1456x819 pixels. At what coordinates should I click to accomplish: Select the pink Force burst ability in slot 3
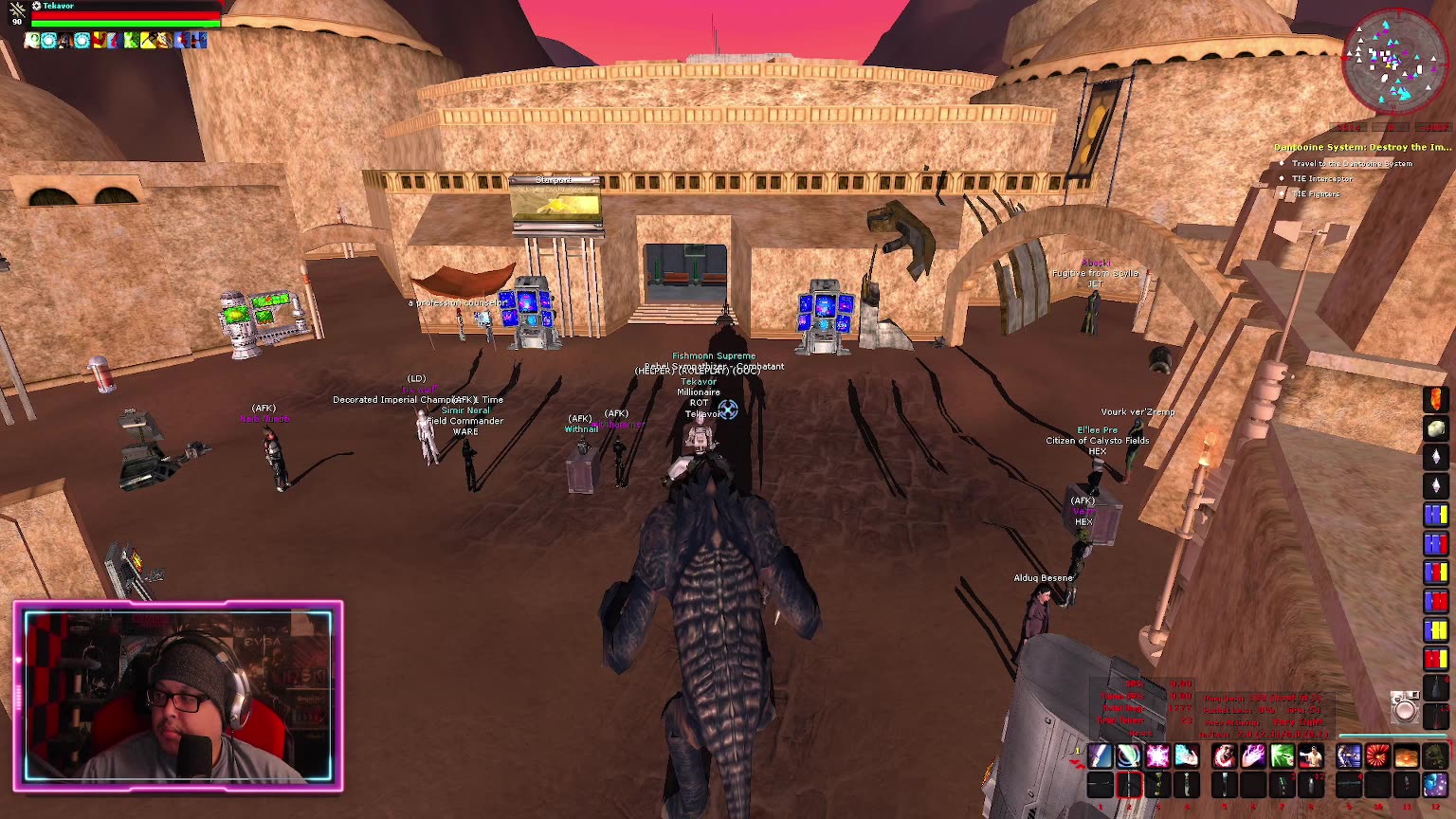coord(1156,755)
